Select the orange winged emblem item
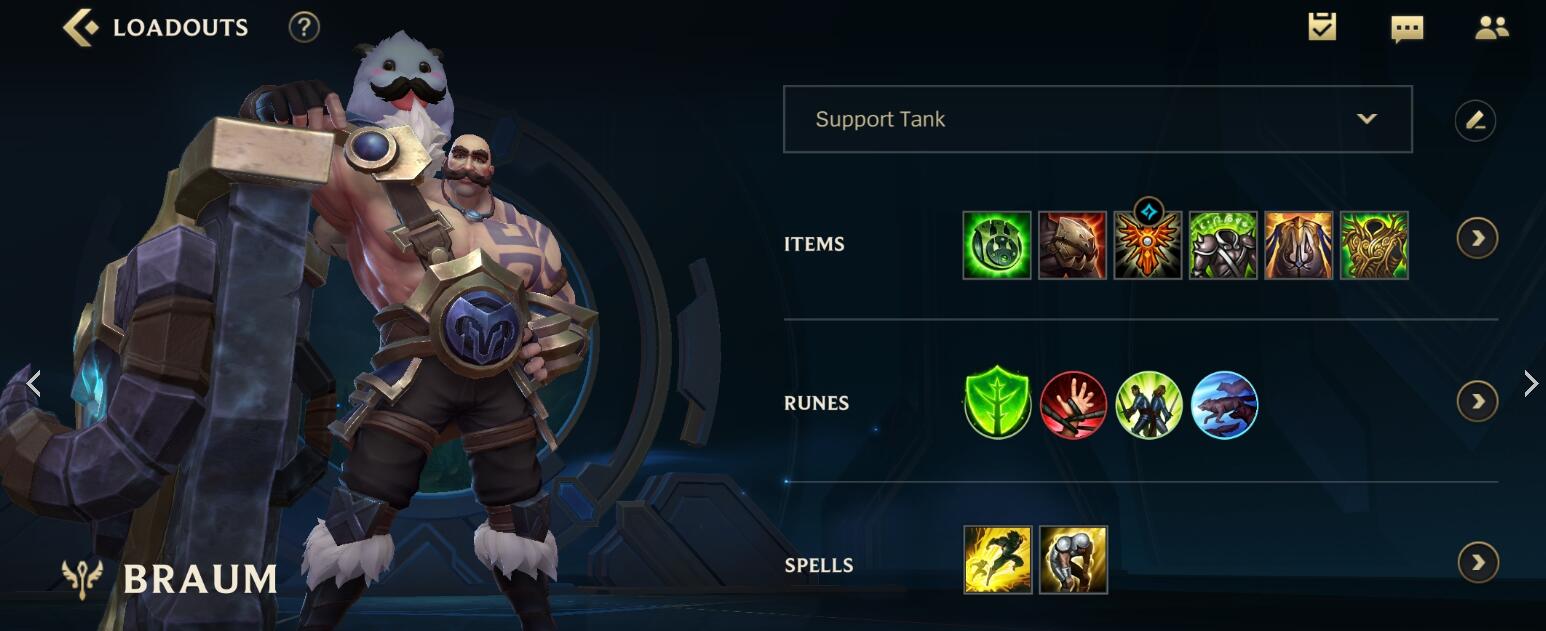Image resolution: width=1546 pixels, height=631 pixels. tap(1148, 245)
